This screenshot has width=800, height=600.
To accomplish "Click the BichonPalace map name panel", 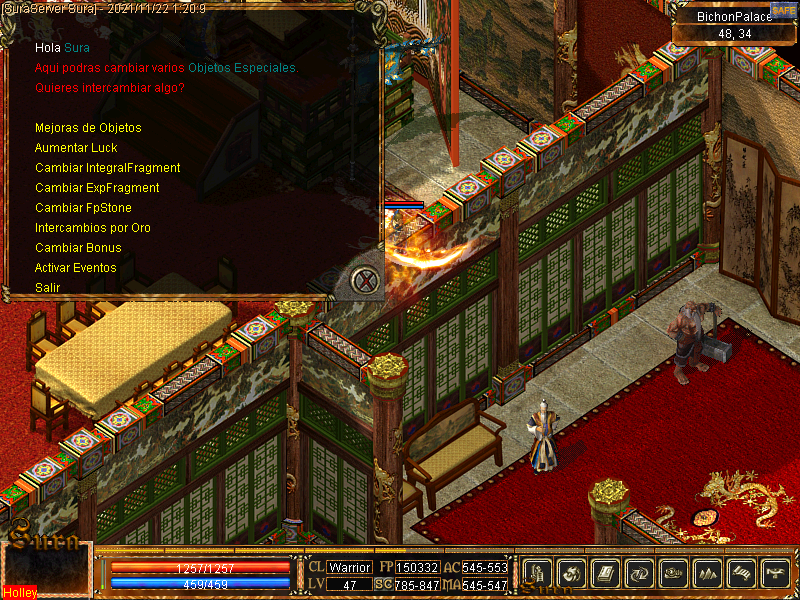I will (734, 17).
